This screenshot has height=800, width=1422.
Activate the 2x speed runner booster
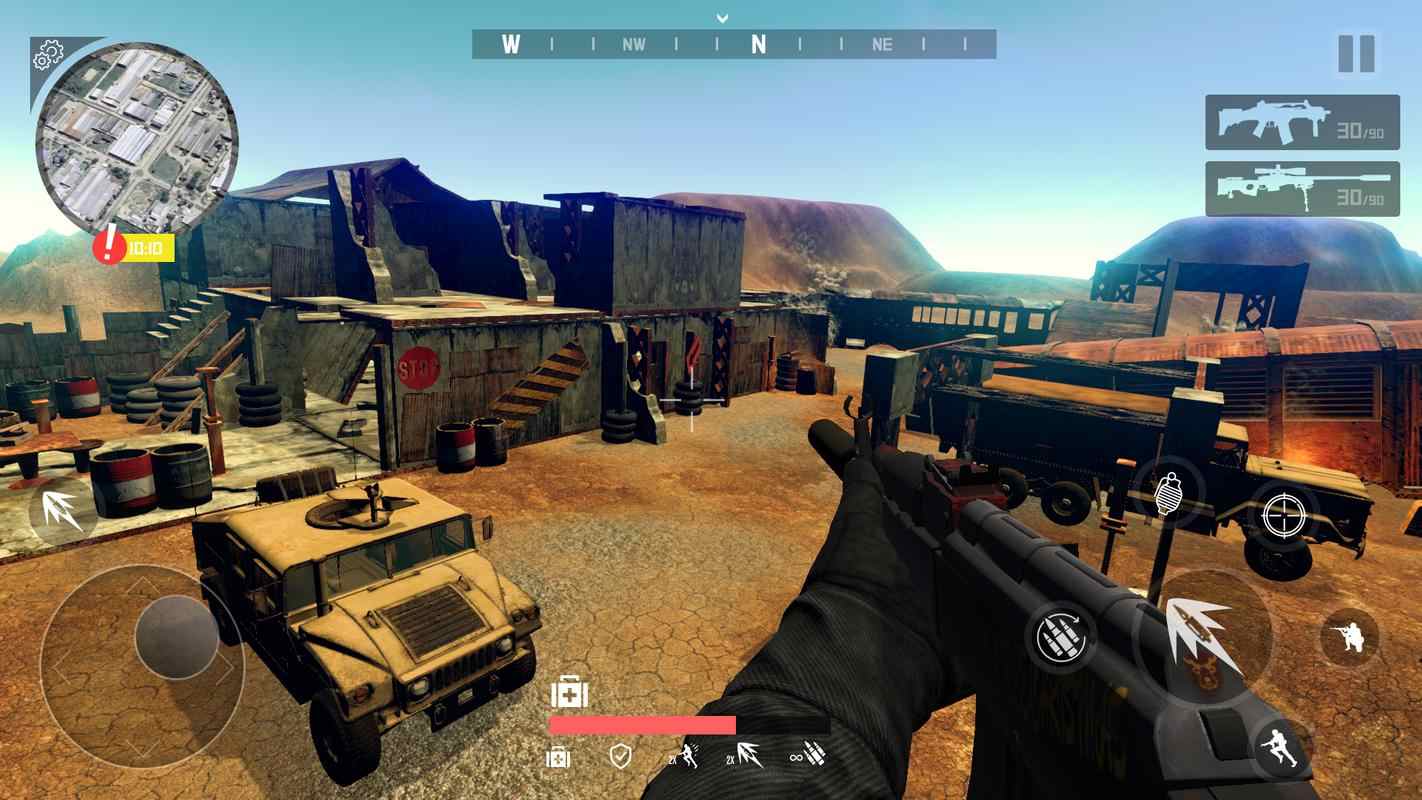[x=684, y=756]
